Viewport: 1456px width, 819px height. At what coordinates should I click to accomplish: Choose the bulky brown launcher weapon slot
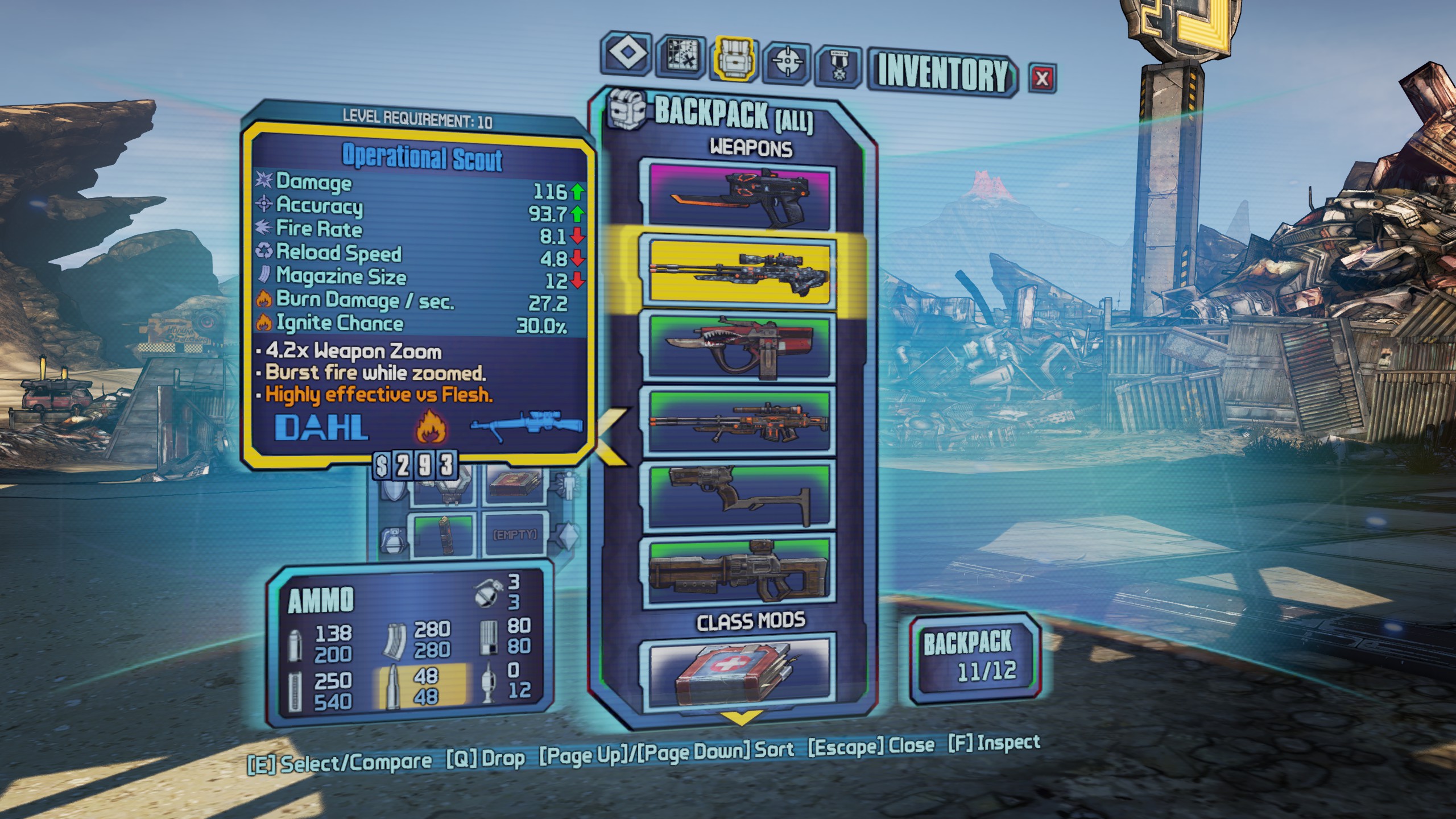point(739,573)
